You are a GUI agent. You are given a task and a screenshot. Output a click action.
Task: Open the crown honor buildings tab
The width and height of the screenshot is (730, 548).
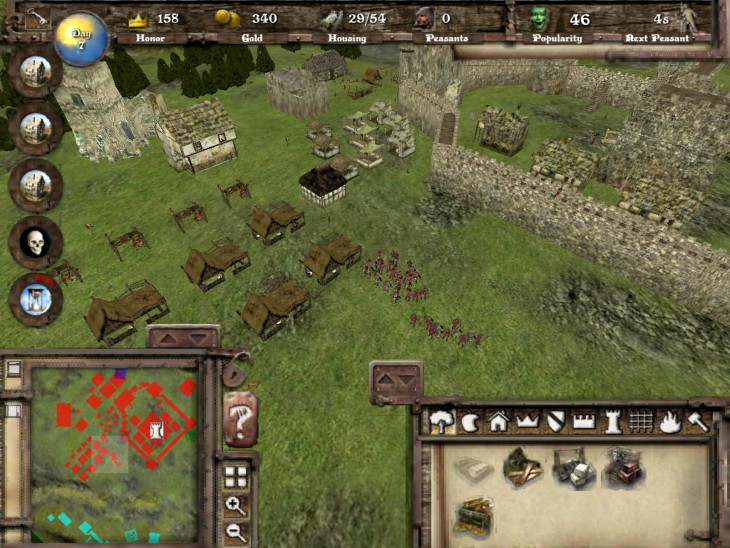click(527, 422)
